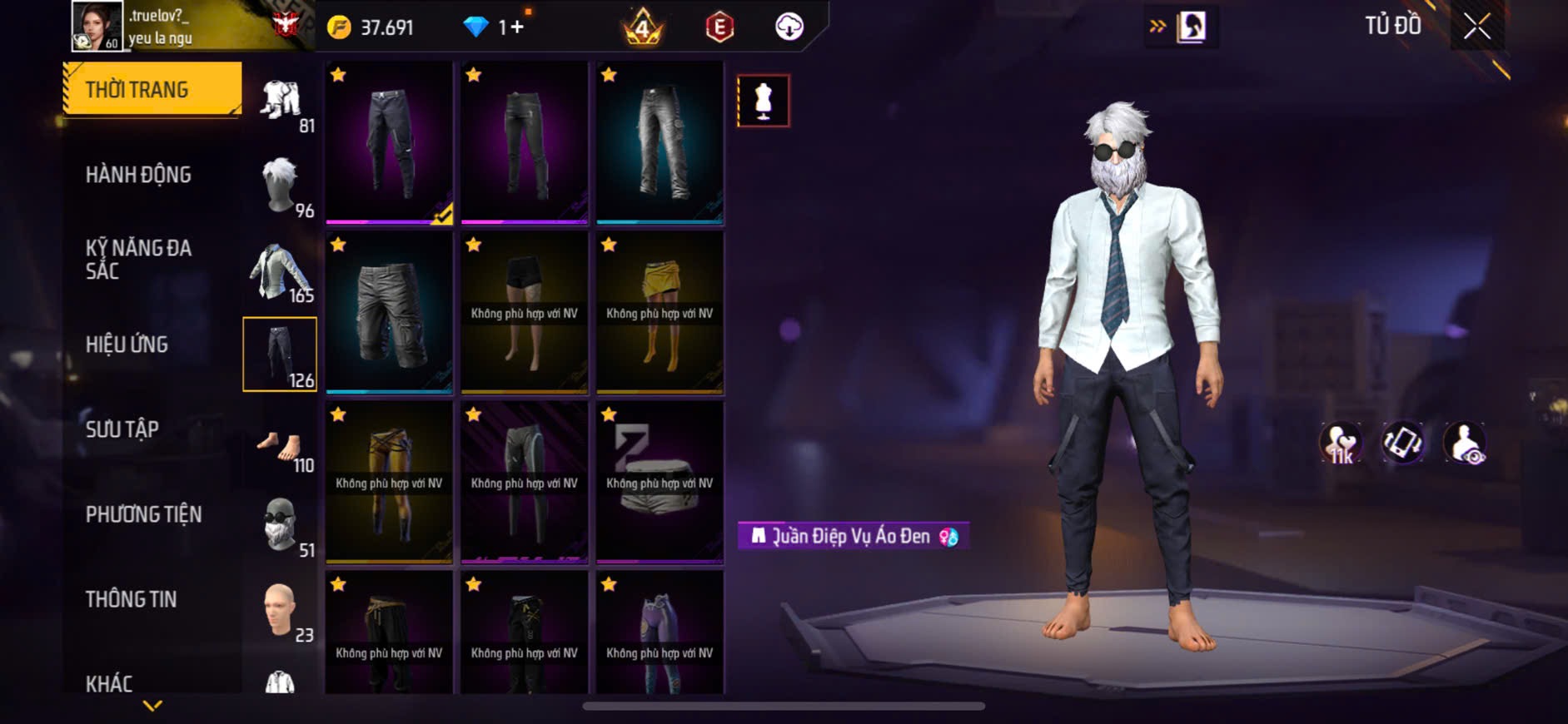Choose the shirt tops category (165)

tap(281, 271)
